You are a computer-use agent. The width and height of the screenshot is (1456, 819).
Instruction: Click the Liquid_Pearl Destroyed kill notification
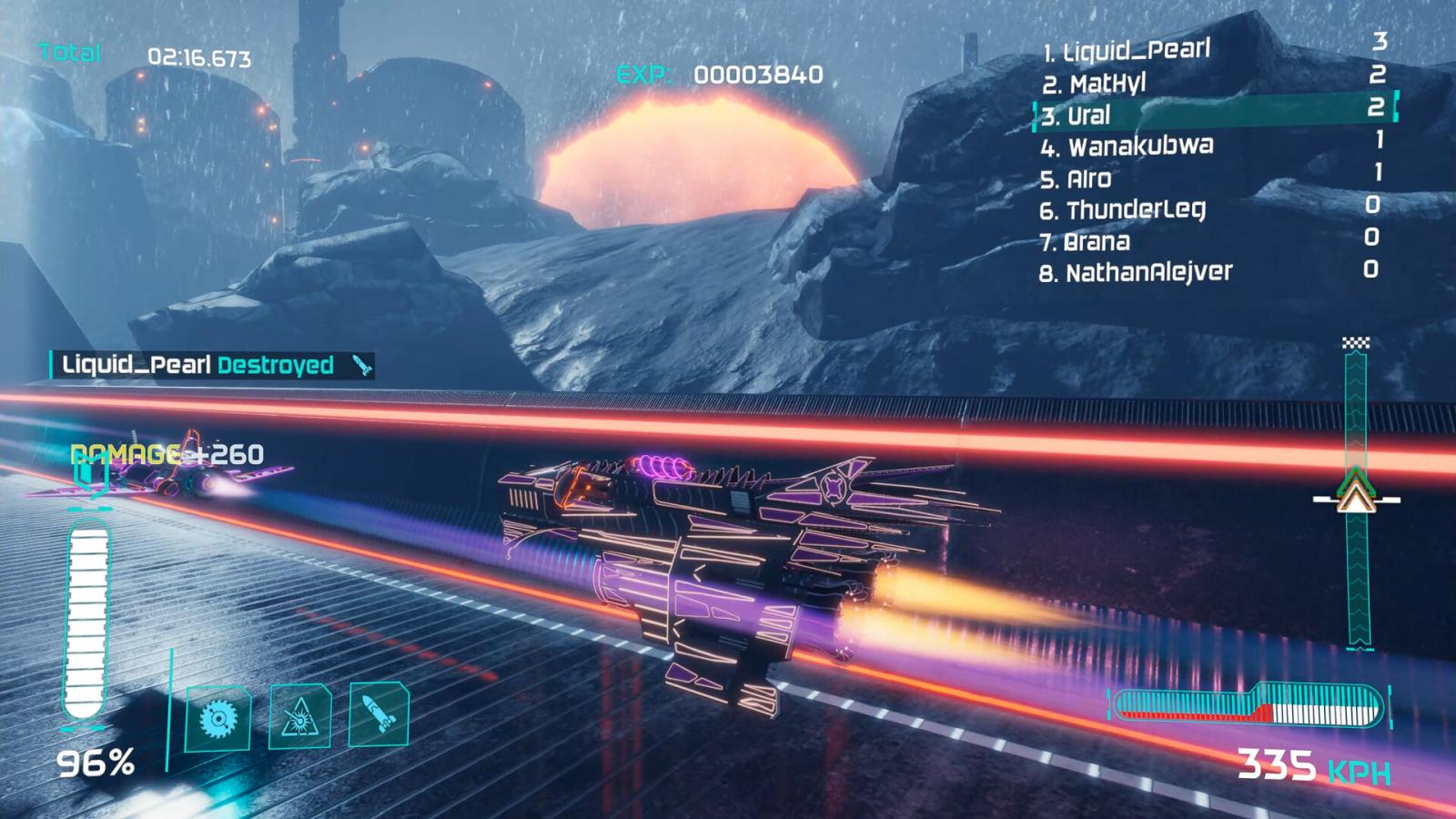pyautogui.click(x=212, y=366)
